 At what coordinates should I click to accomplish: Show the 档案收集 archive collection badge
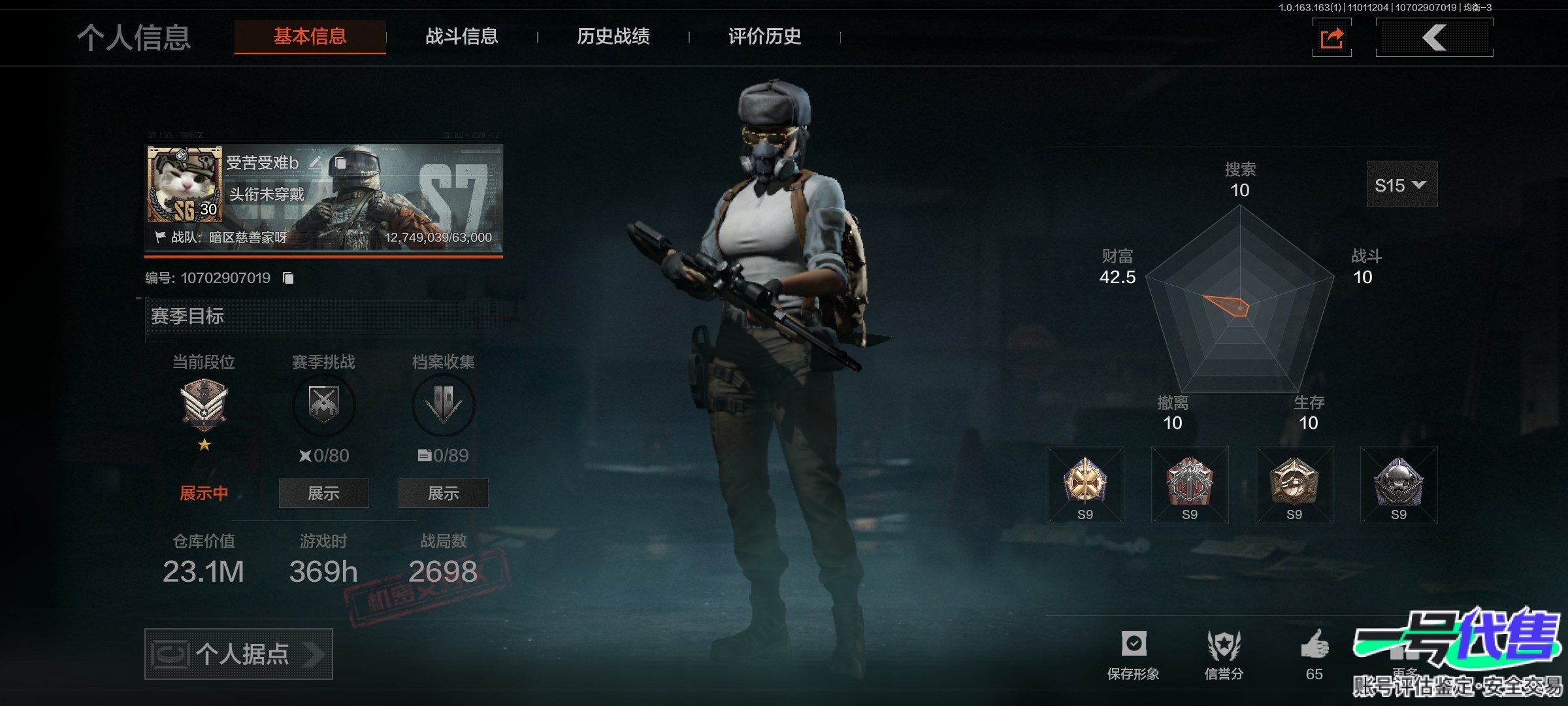point(443,493)
